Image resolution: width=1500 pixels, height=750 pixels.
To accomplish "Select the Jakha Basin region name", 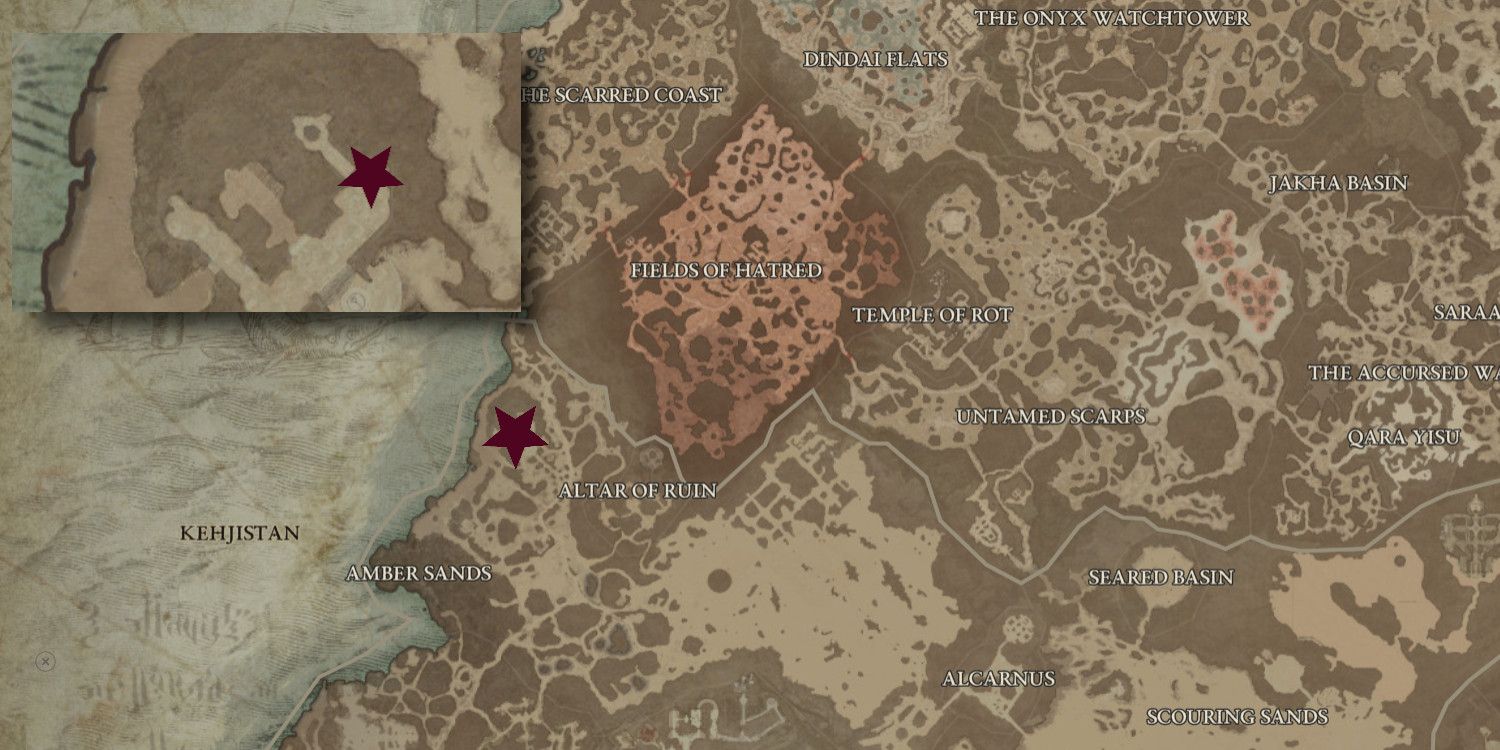I will (1338, 183).
